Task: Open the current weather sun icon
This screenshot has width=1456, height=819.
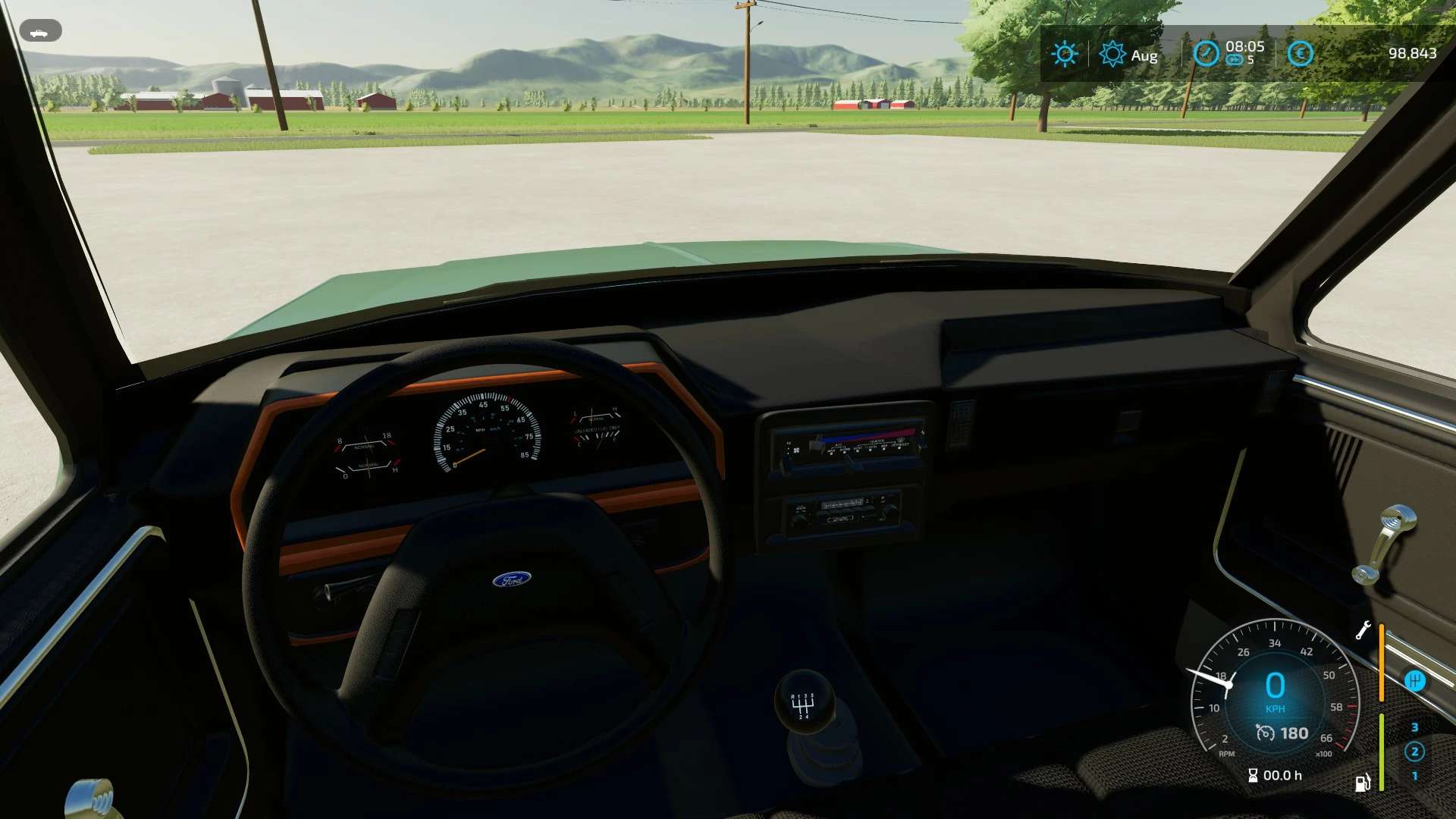Action: (1065, 54)
